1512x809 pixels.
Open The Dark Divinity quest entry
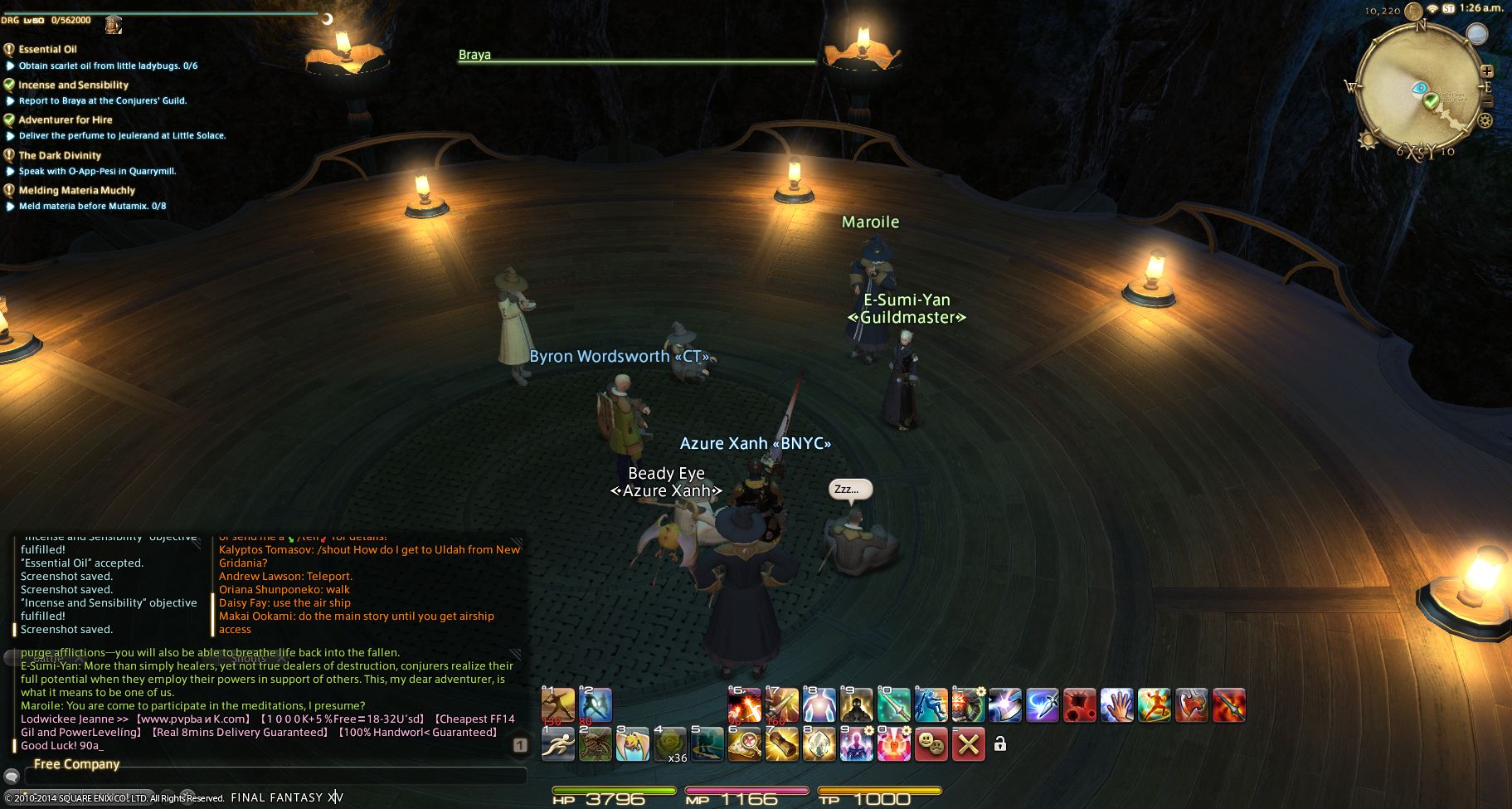click(60, 155)
